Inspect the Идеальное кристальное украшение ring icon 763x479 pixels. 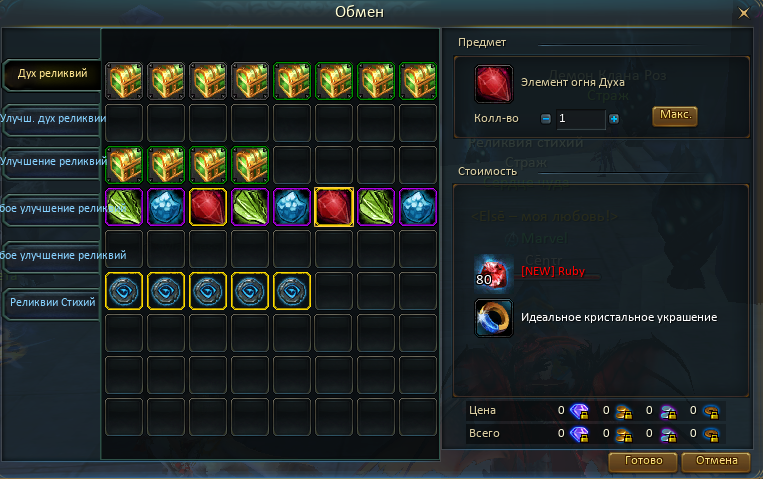(494, 318)
